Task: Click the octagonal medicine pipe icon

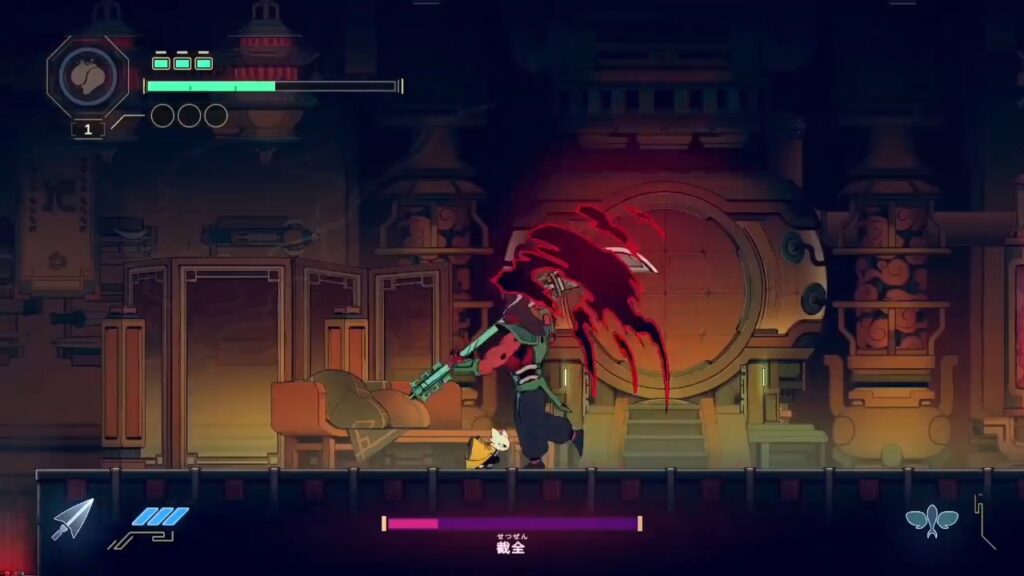Action: [x=87, y=77]
